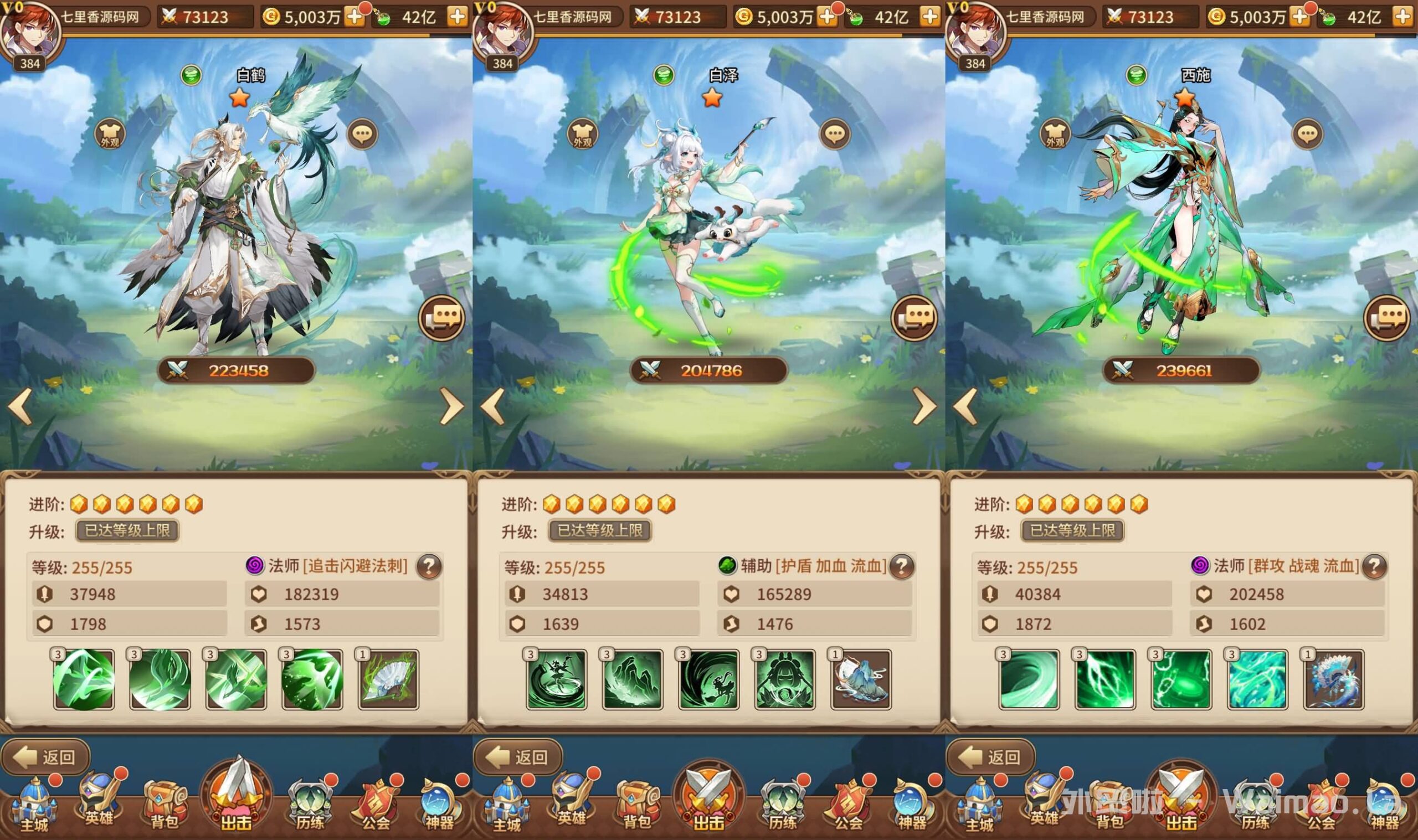The image size is (1418, 840).
Task: Open the 外观 appearance button beside 白鹤
Action: coord(110,135)
